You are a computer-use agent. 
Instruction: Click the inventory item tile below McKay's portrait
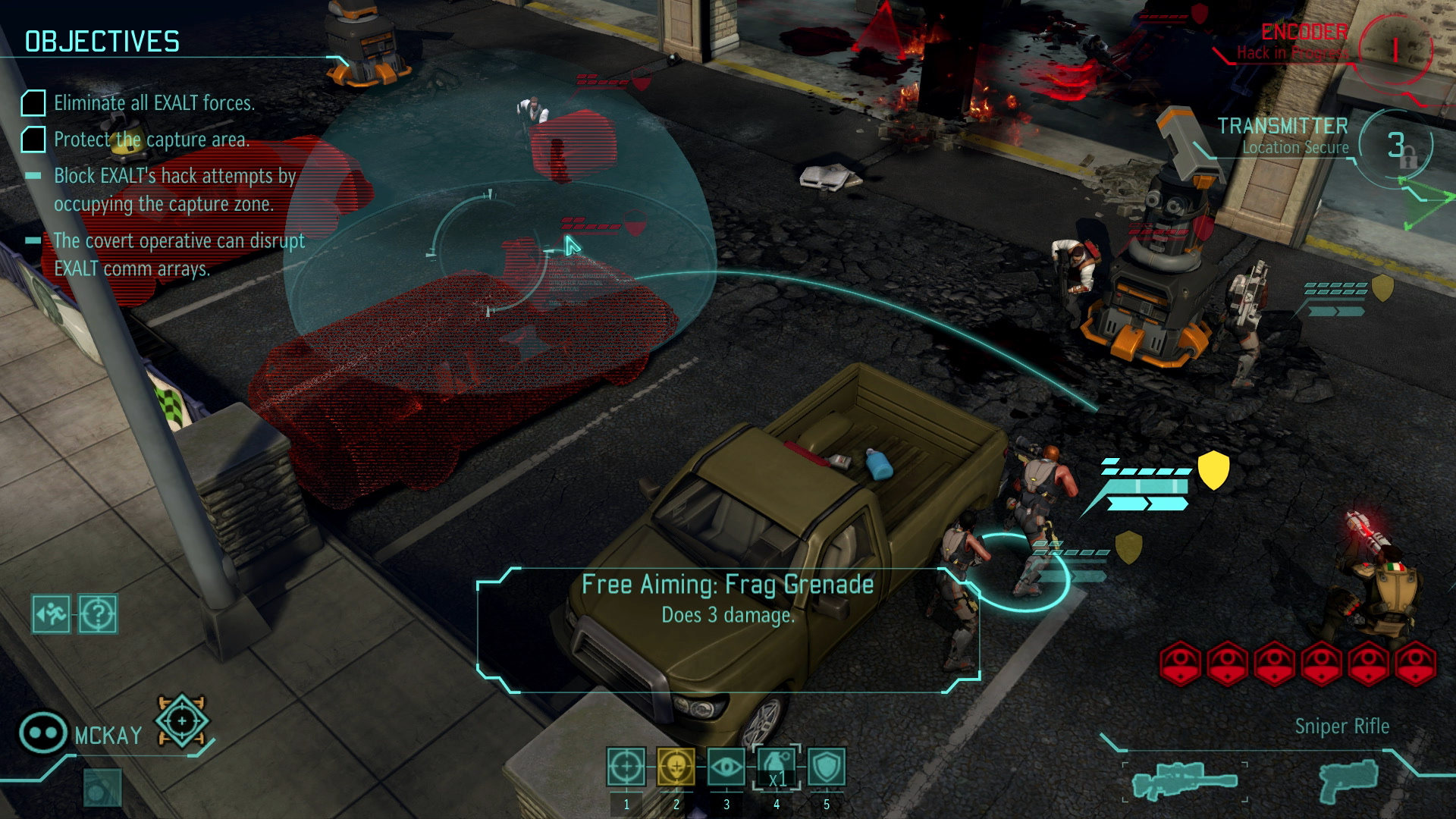[105, 789]
